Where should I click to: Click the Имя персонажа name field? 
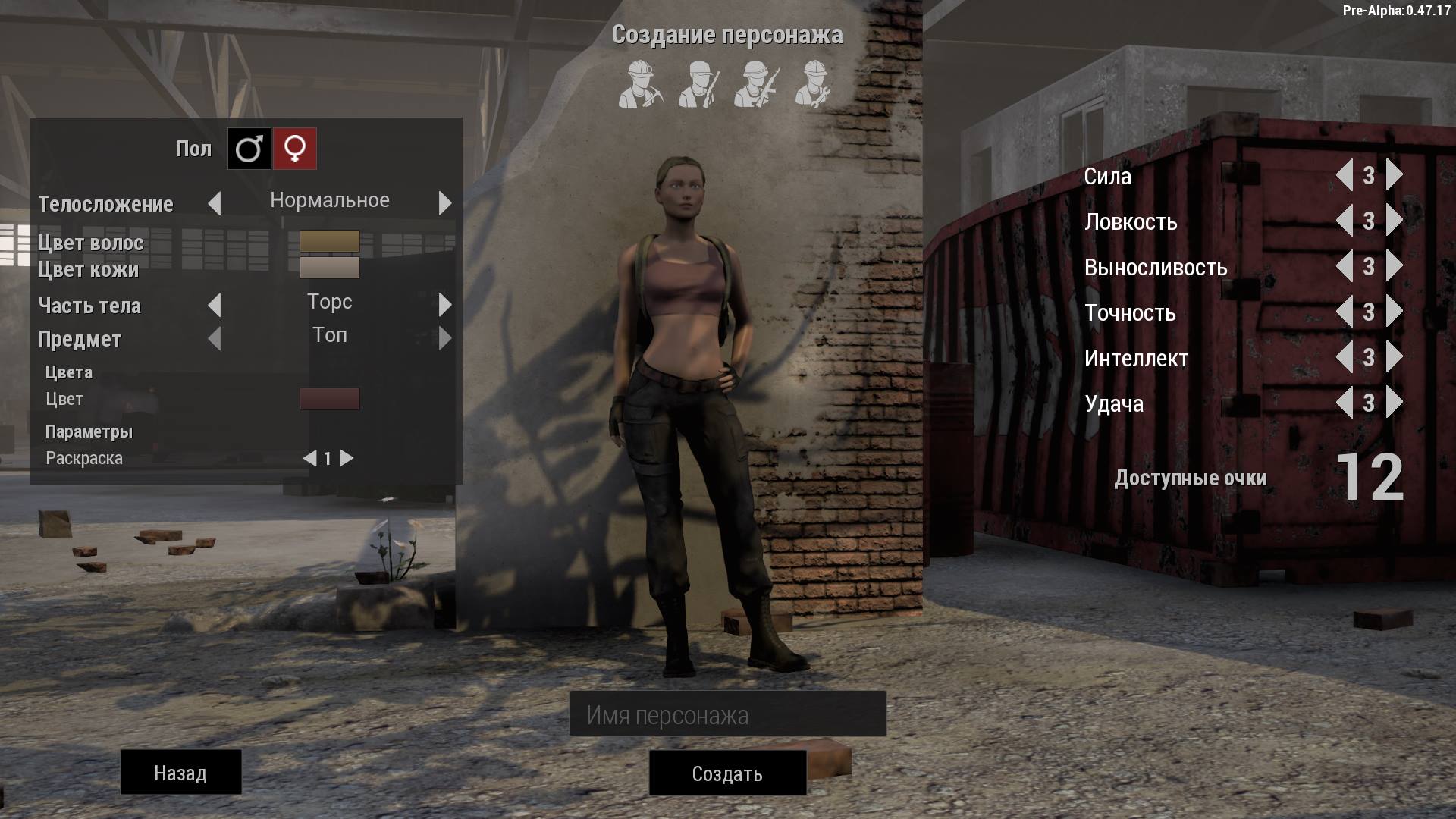pyautogui.click(x=727, y=714)
